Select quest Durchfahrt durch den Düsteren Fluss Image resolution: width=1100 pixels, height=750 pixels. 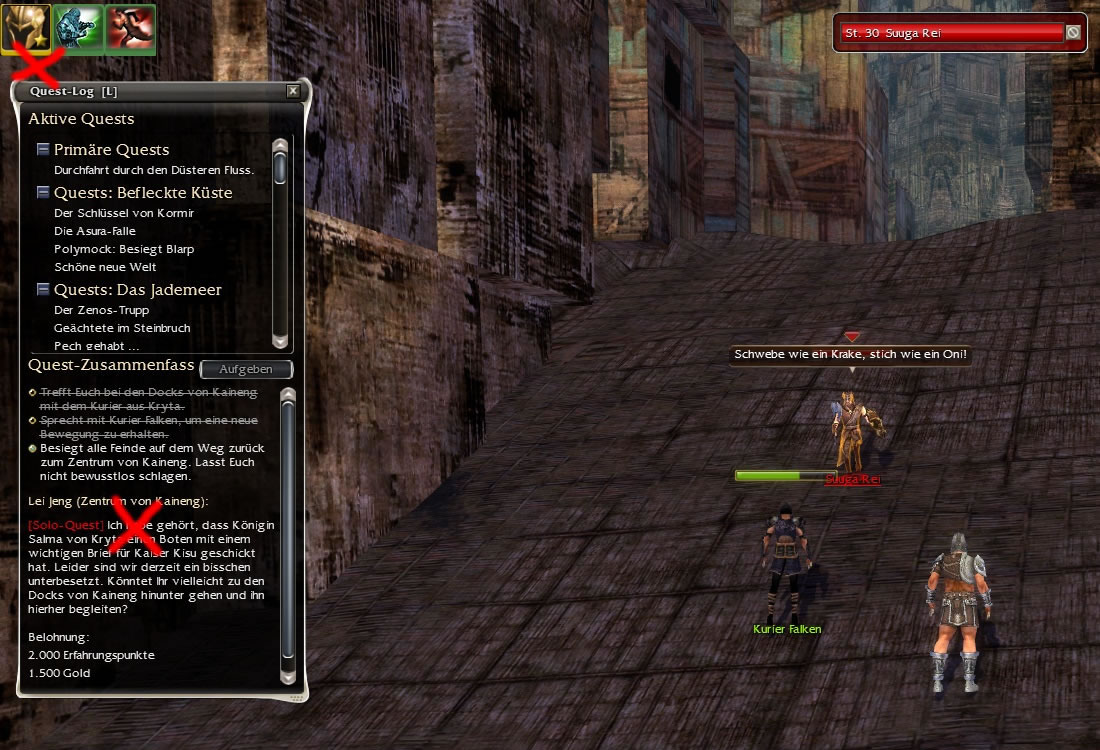pyautogui.click(x=154, y=170)
